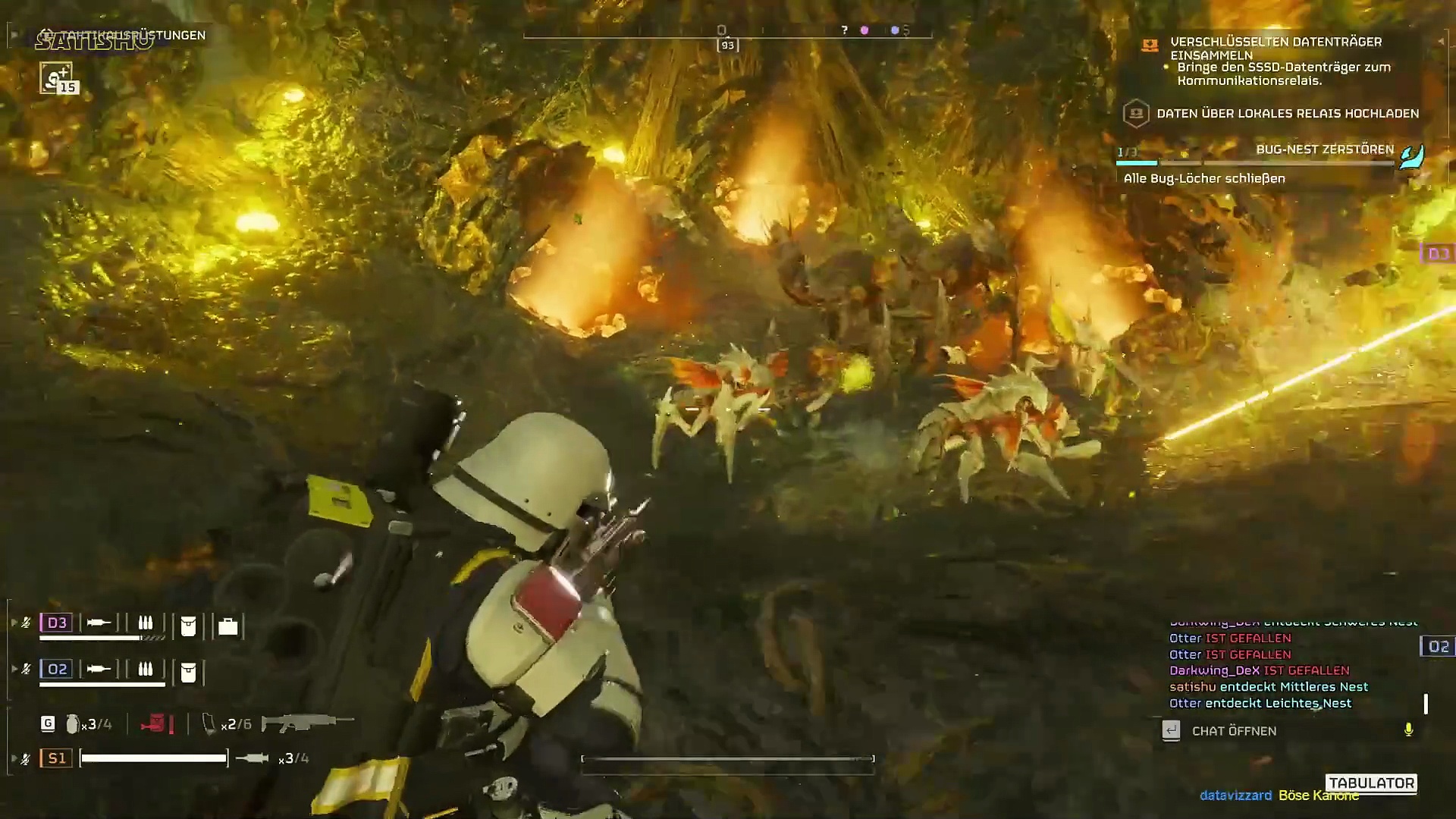Viewport: 1456px width, 819px height.
Task: Select the red backpack supply icon
Action: pyautogui.click(x=154, y=724)
